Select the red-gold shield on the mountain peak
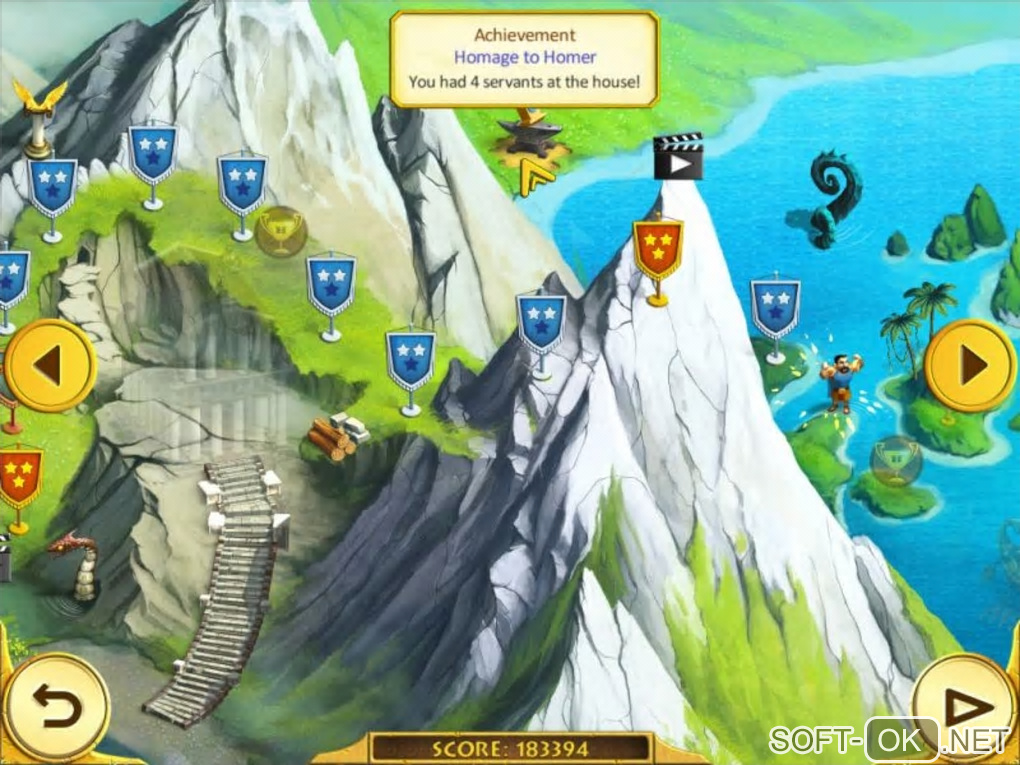 pos(658,250)
